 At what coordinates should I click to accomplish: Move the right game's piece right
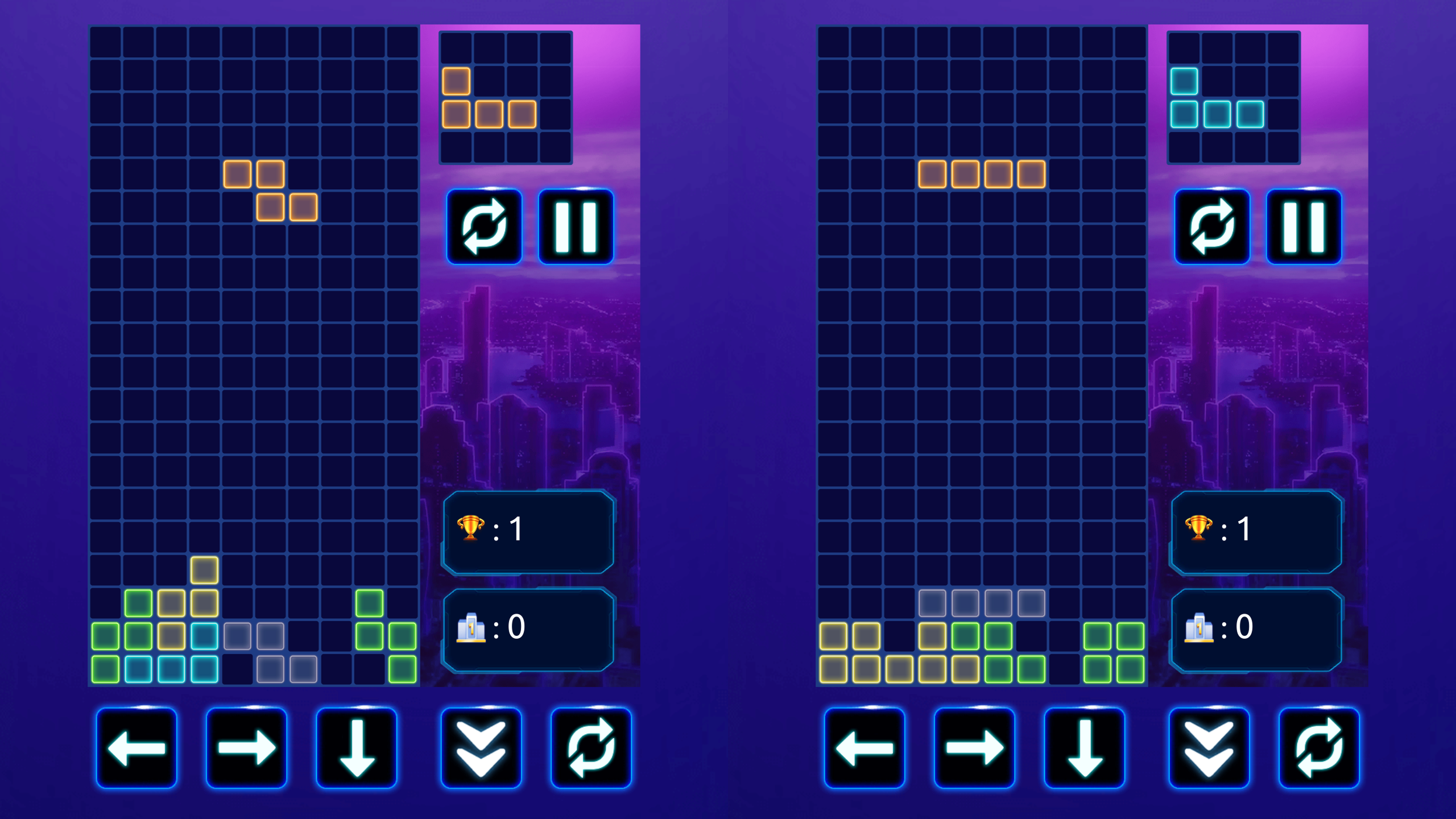pyautogui.click(x=976, y=748)
